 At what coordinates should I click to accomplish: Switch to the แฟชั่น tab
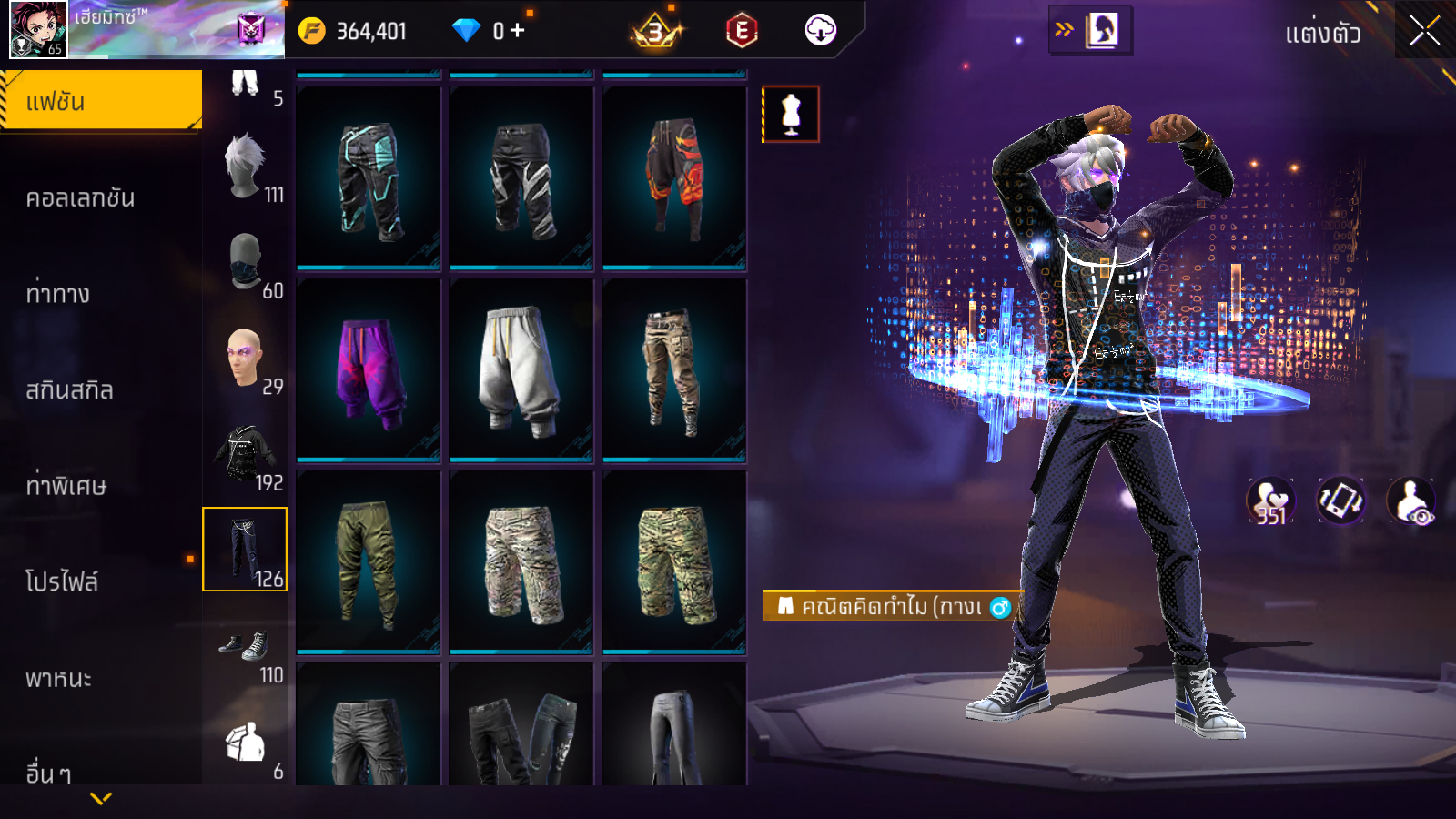click(x=101, y=101)
